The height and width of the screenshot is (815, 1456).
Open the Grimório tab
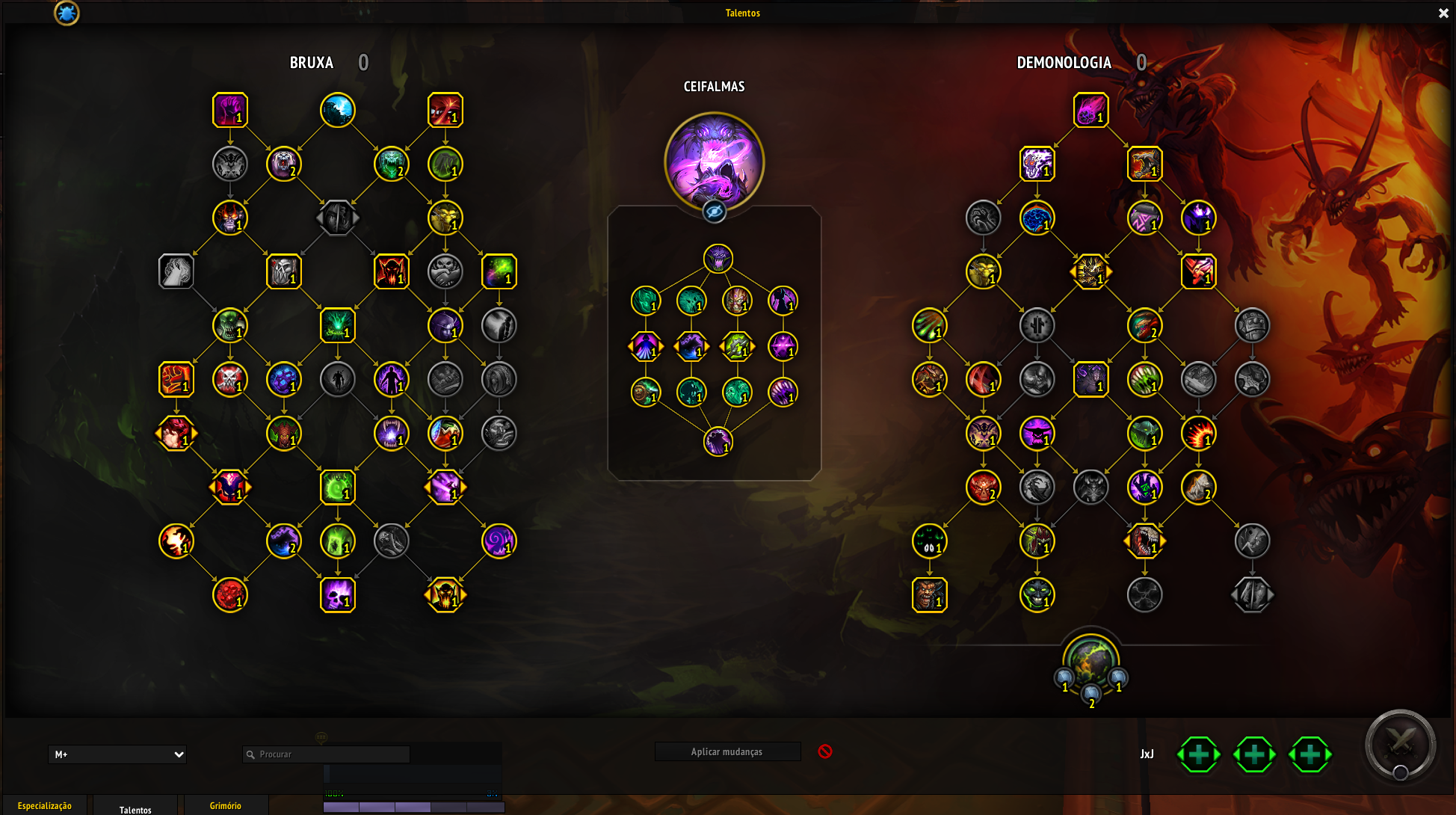click(x=225, y=805)
